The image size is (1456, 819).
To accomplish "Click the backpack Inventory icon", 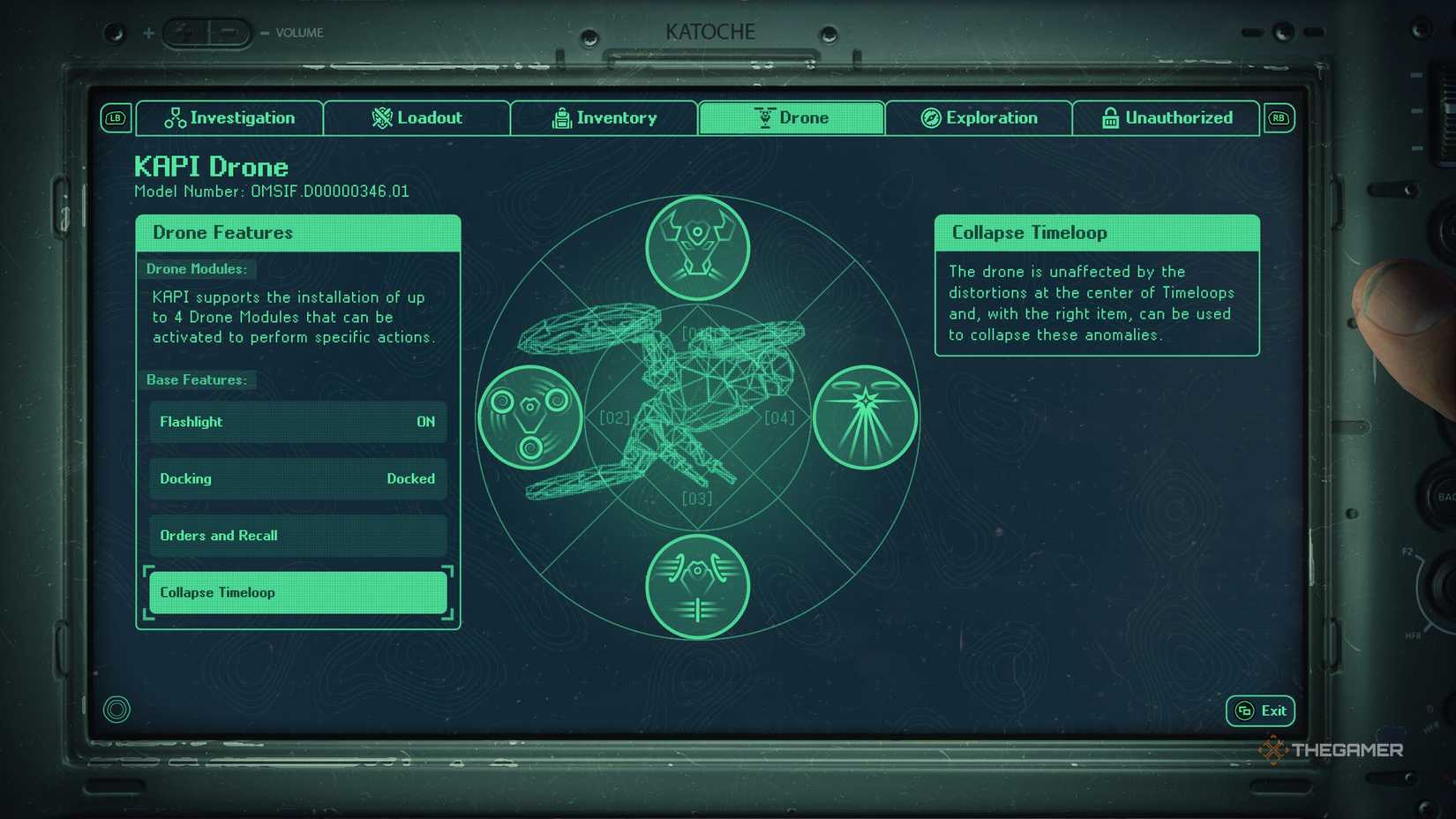I will click(562, 117).
